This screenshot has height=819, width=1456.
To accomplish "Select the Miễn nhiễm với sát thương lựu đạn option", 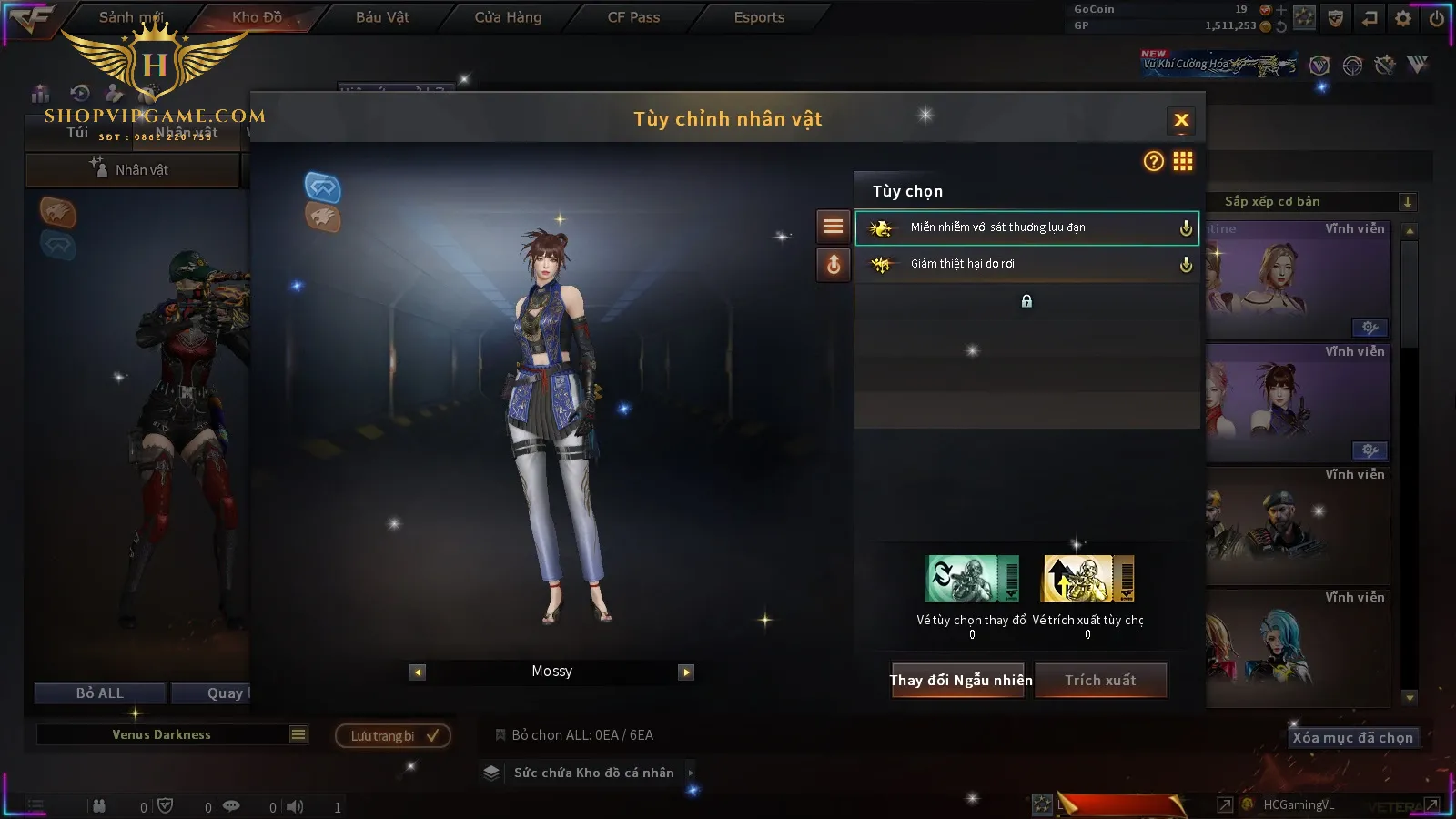I will [1026, 227].
